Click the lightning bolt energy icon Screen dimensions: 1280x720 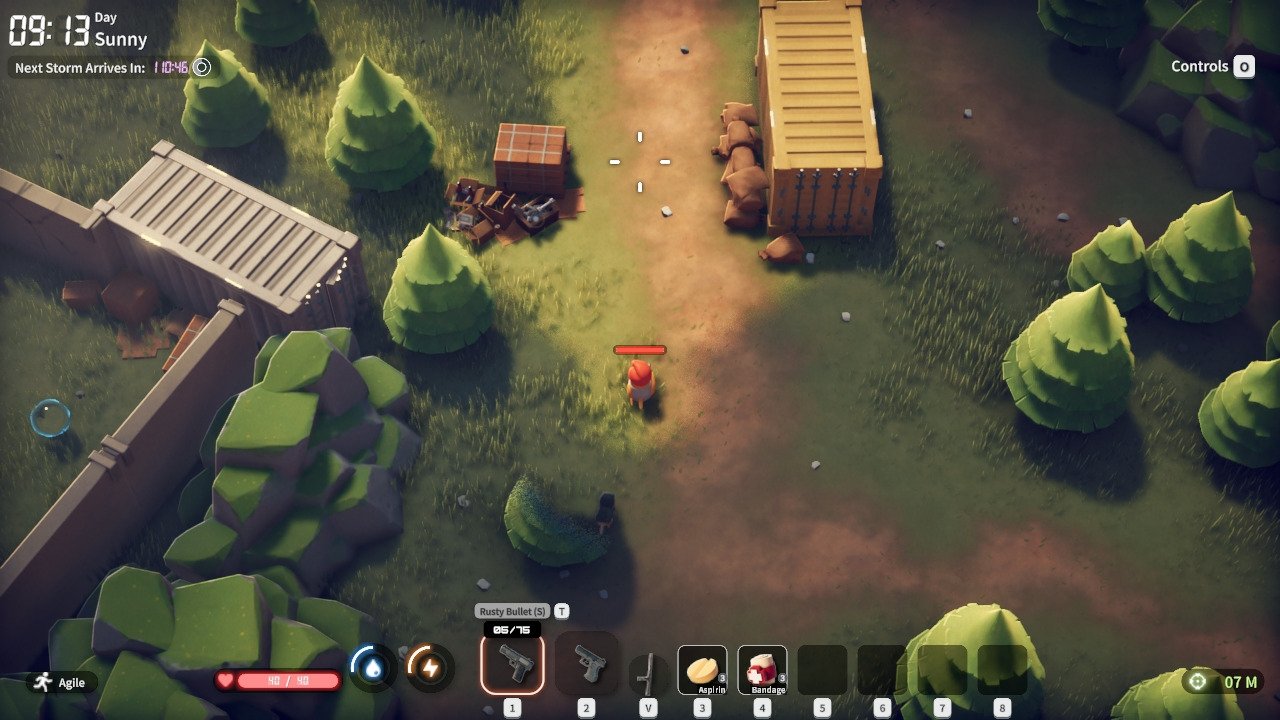coord(429,668)
